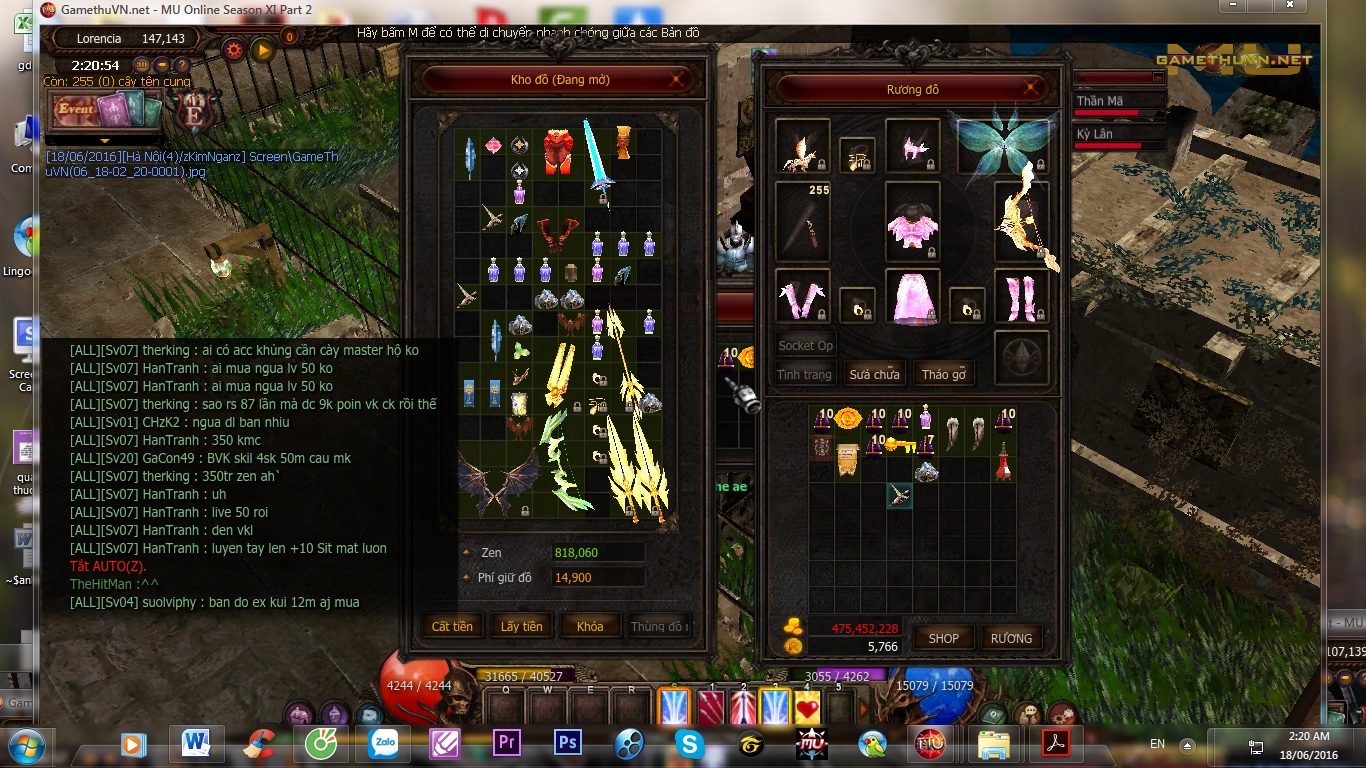
Task: Select the equipped golden bow slot
Action: 1023,222
